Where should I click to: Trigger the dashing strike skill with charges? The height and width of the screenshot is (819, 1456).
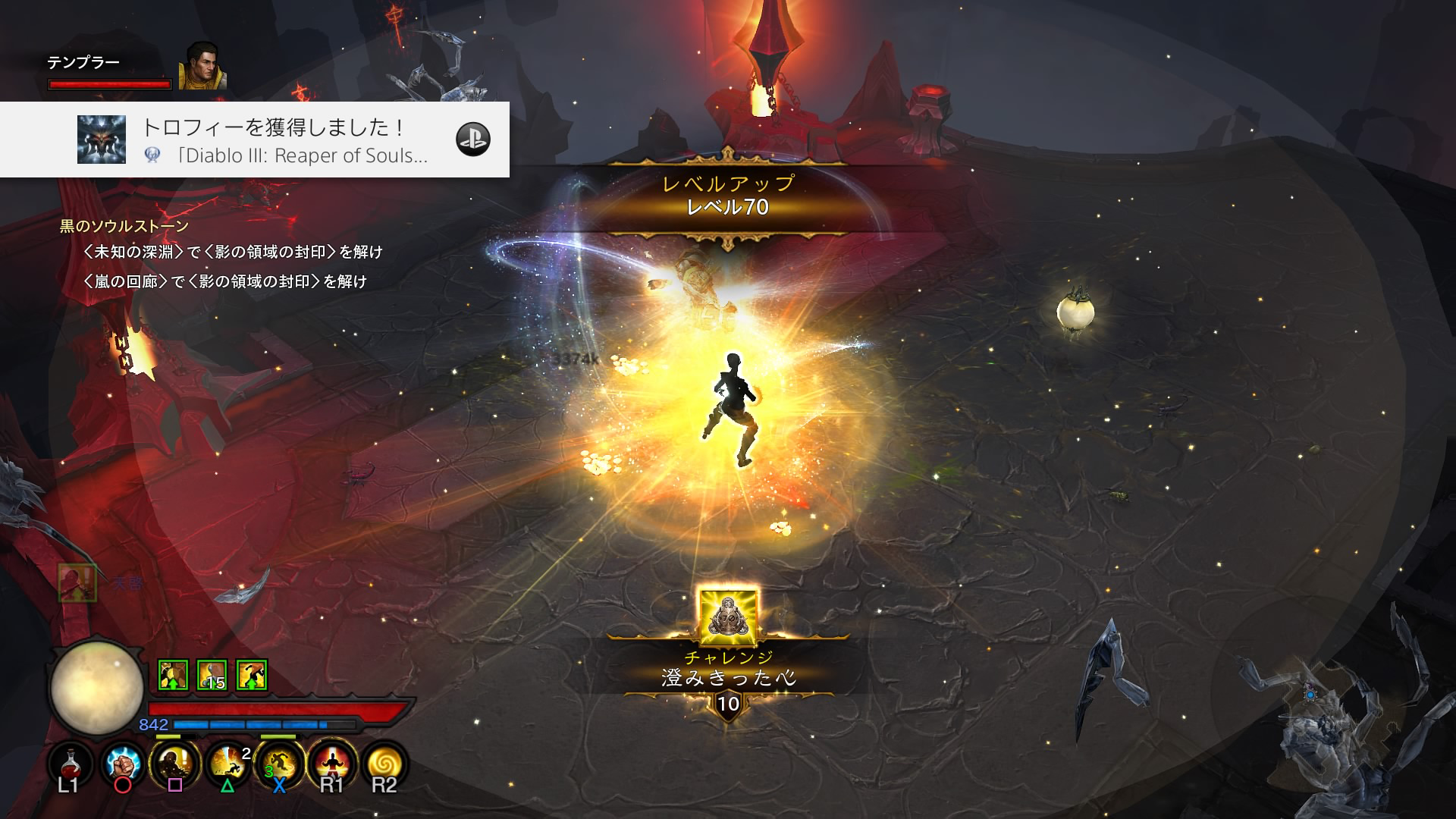tap(227, 764)
